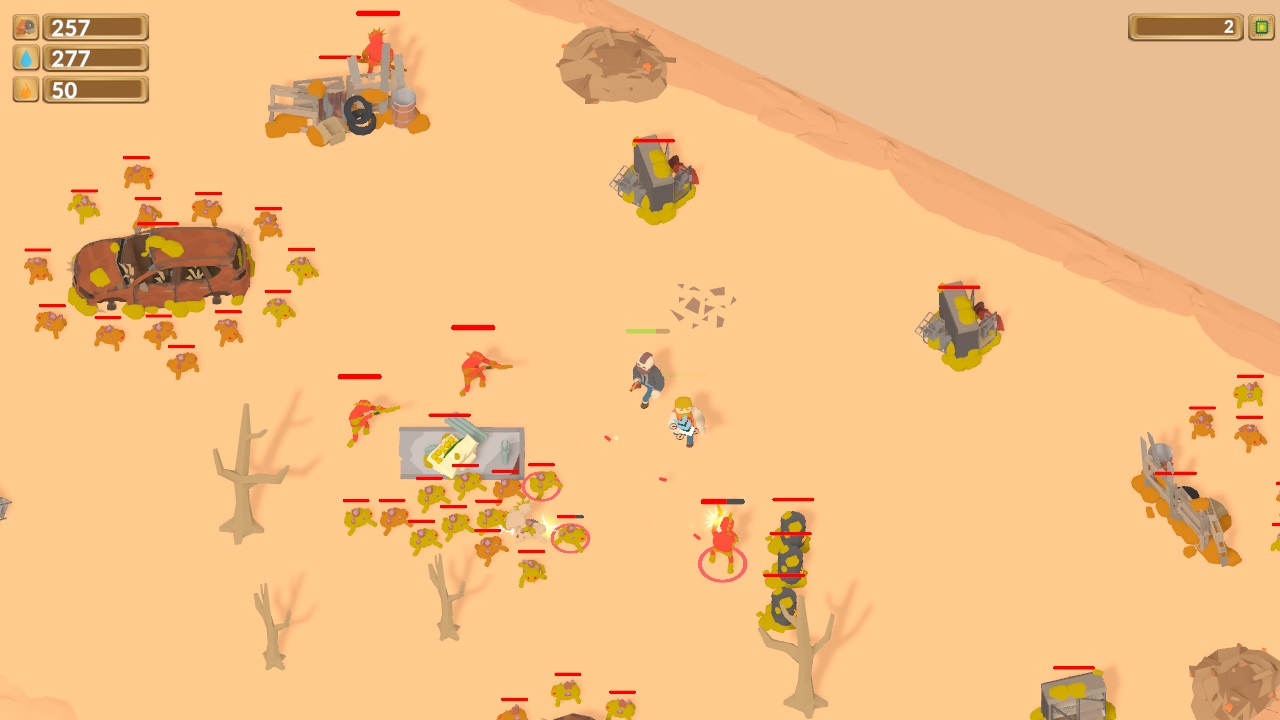Click the blue water droplet resource icon
The width and height of the screenshot is (1280, 720).
26,58
